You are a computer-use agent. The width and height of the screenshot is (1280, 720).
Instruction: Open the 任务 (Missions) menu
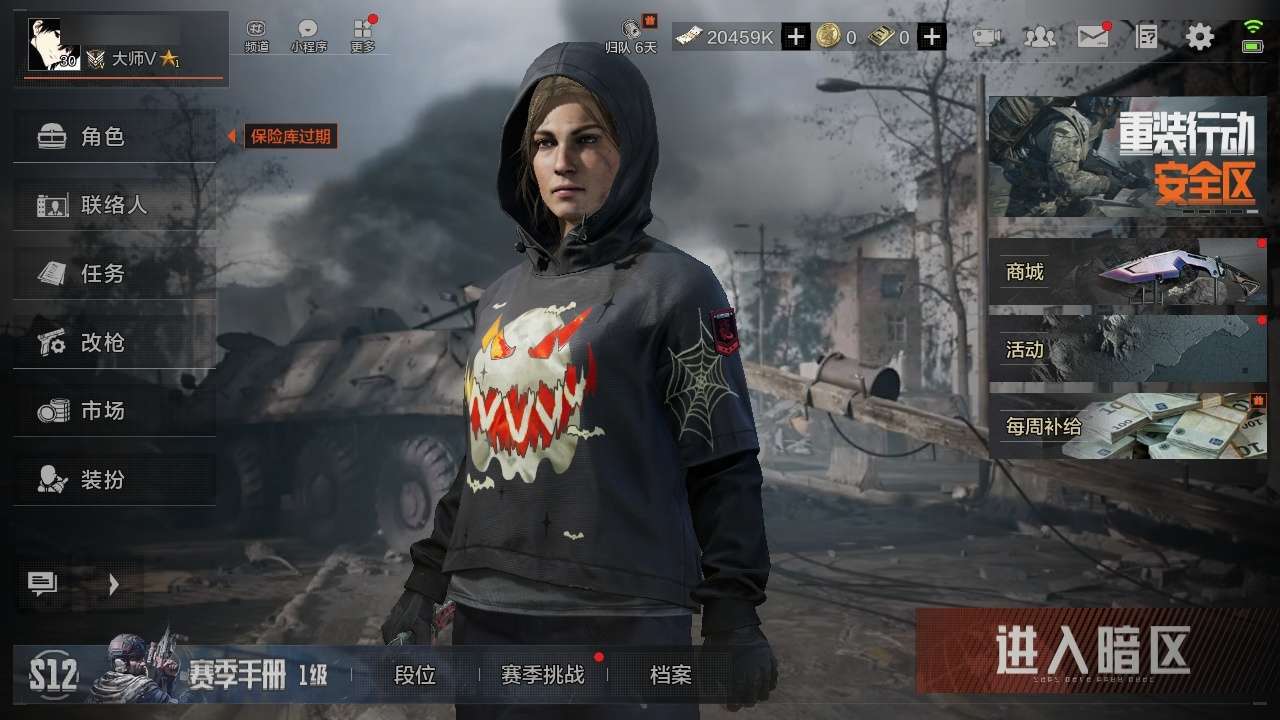tap(114, 273)
